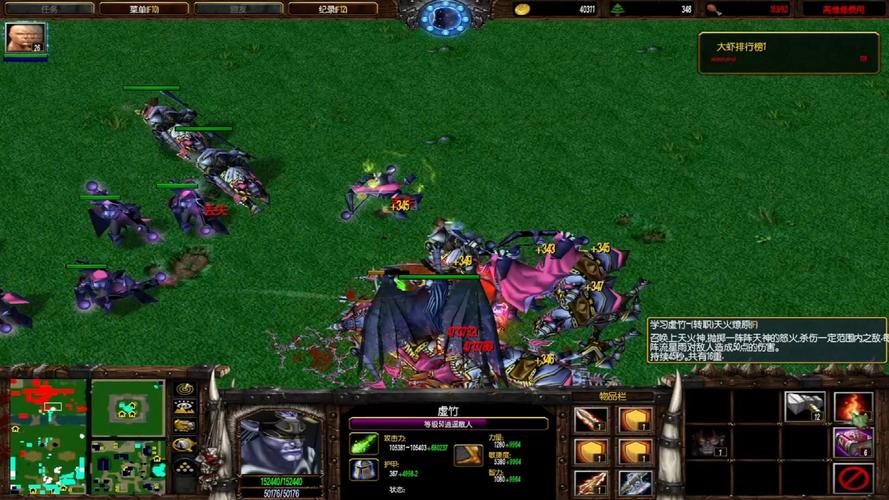Activate the flame skill icon
The height and width of the screenshot is (500, 889).
[x=853, y=407]
